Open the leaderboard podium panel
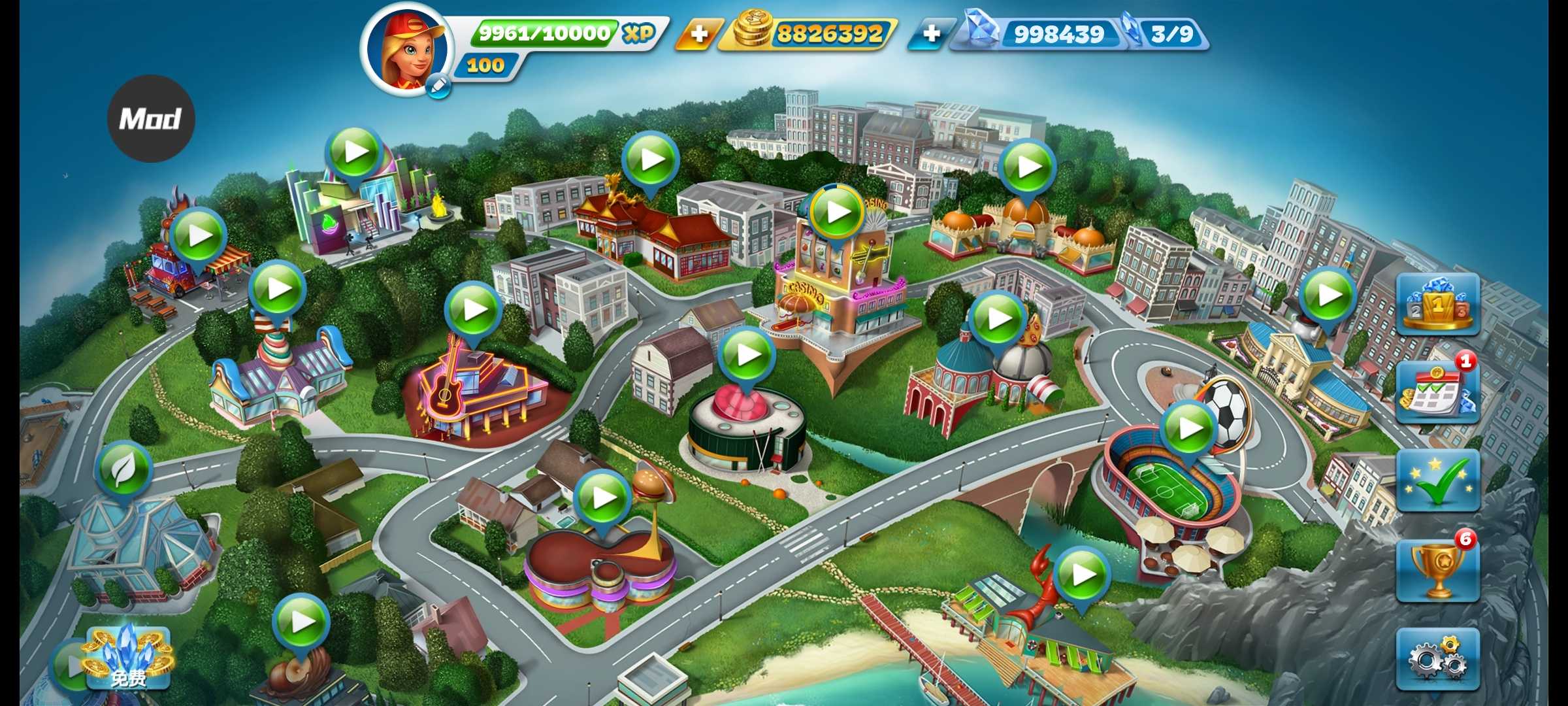 [1437, 305]
